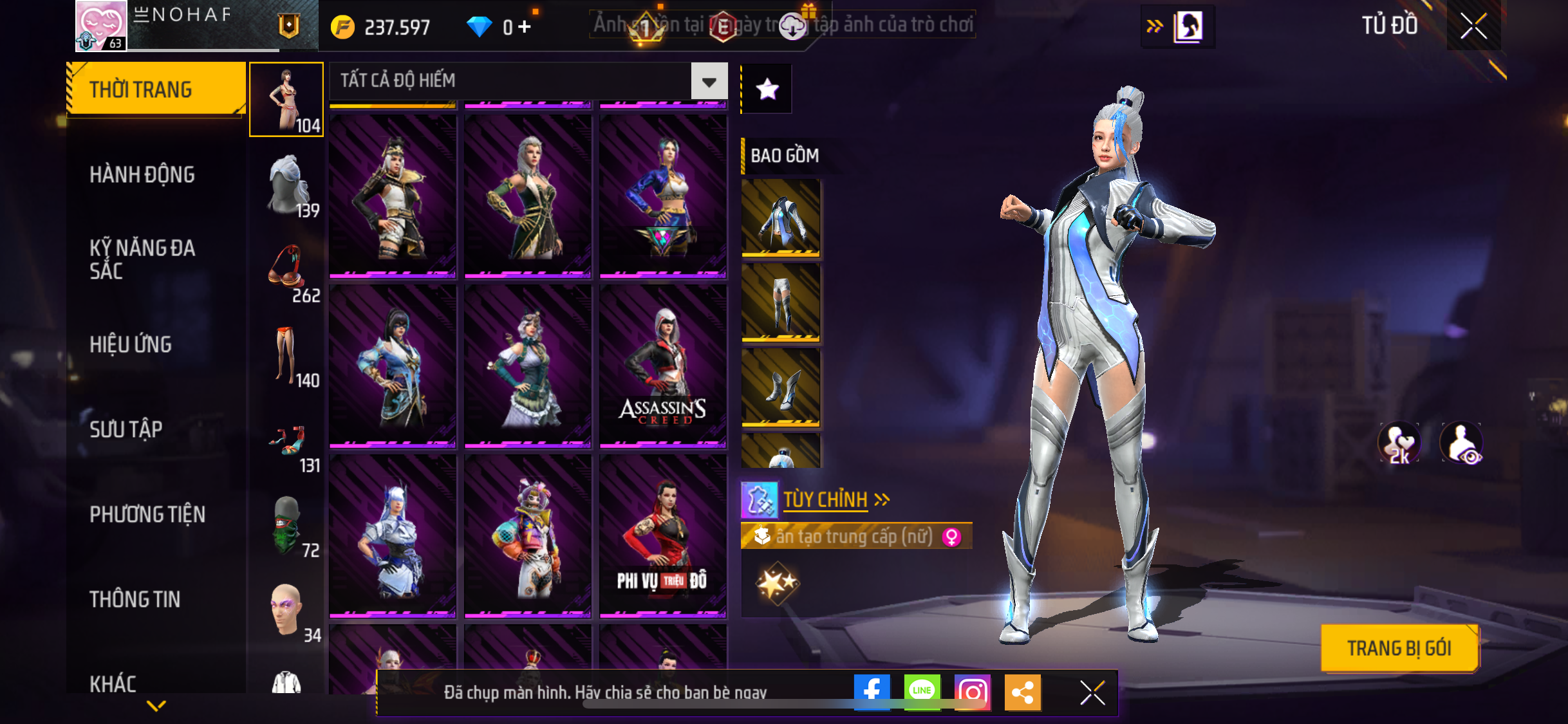
Task: Select the jacket item in Bao Gồm
Action: coord(781,218)
